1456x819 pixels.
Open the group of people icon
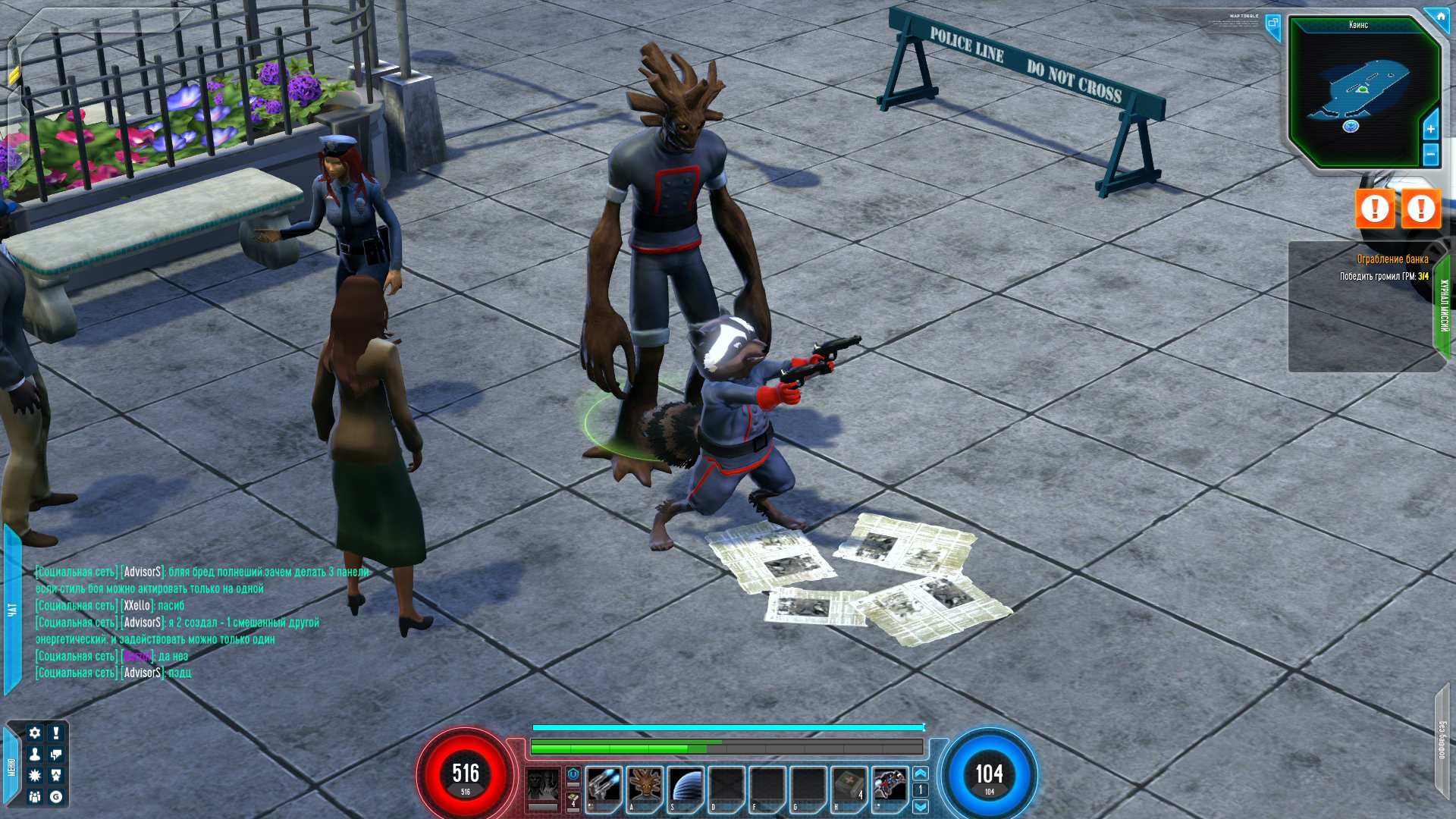point(35,796)
